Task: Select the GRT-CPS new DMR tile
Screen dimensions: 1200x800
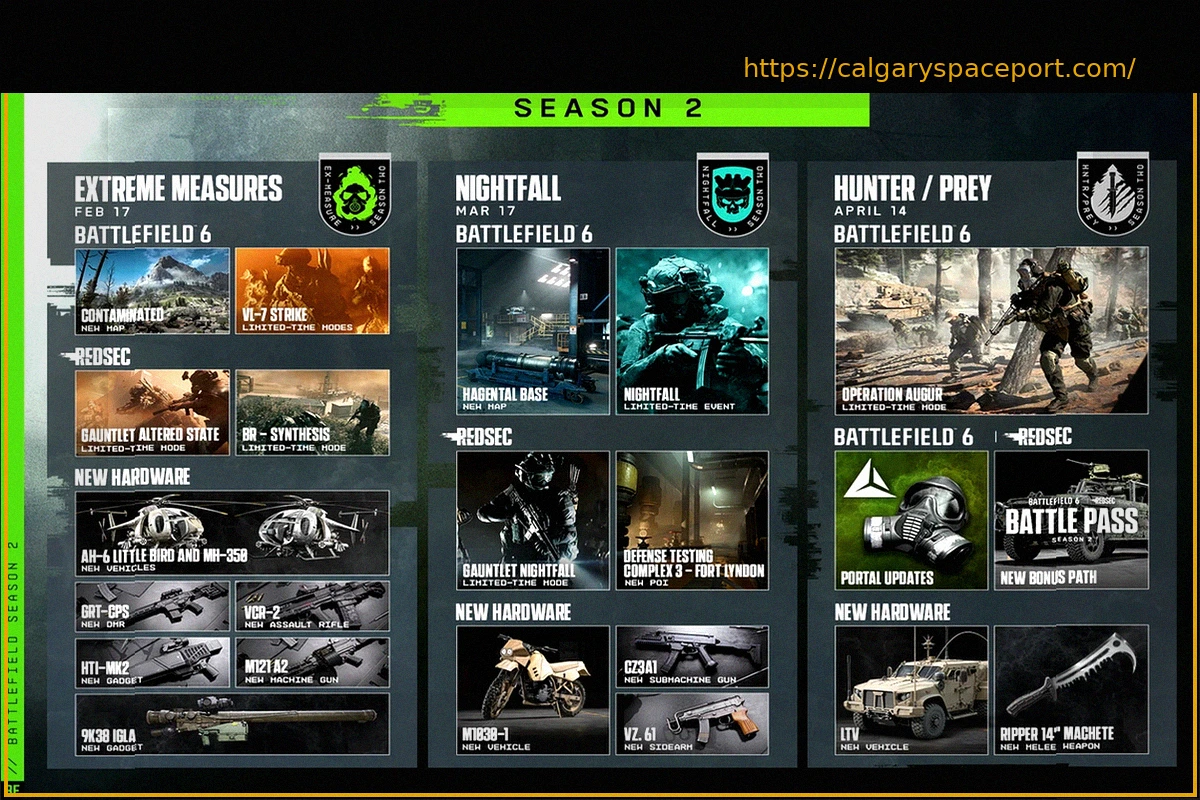Action: [x=152, y=606]
